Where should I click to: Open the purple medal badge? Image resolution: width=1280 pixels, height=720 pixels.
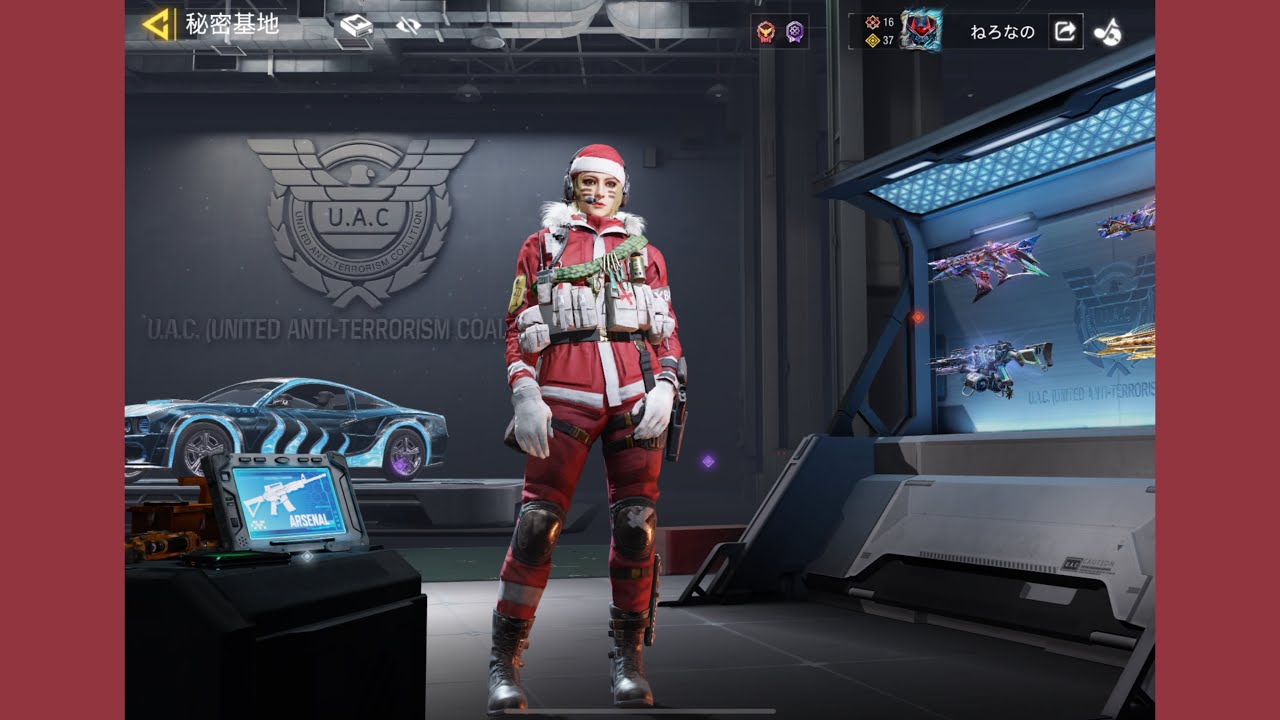coord(794,32)
